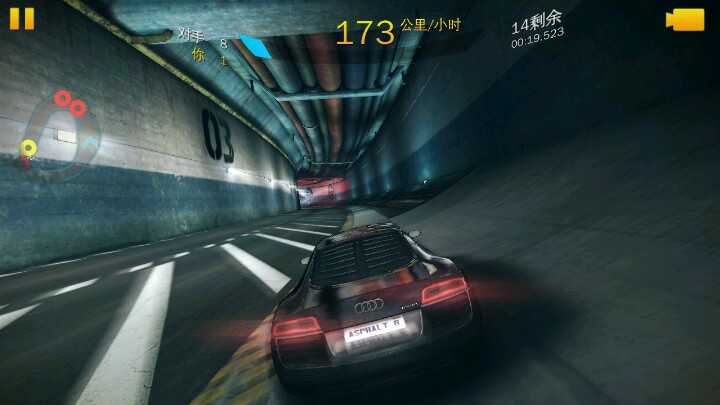Screen dimensions: 720x405
Task: Pause the race with the pause button
Action: (x=22, y=19)
